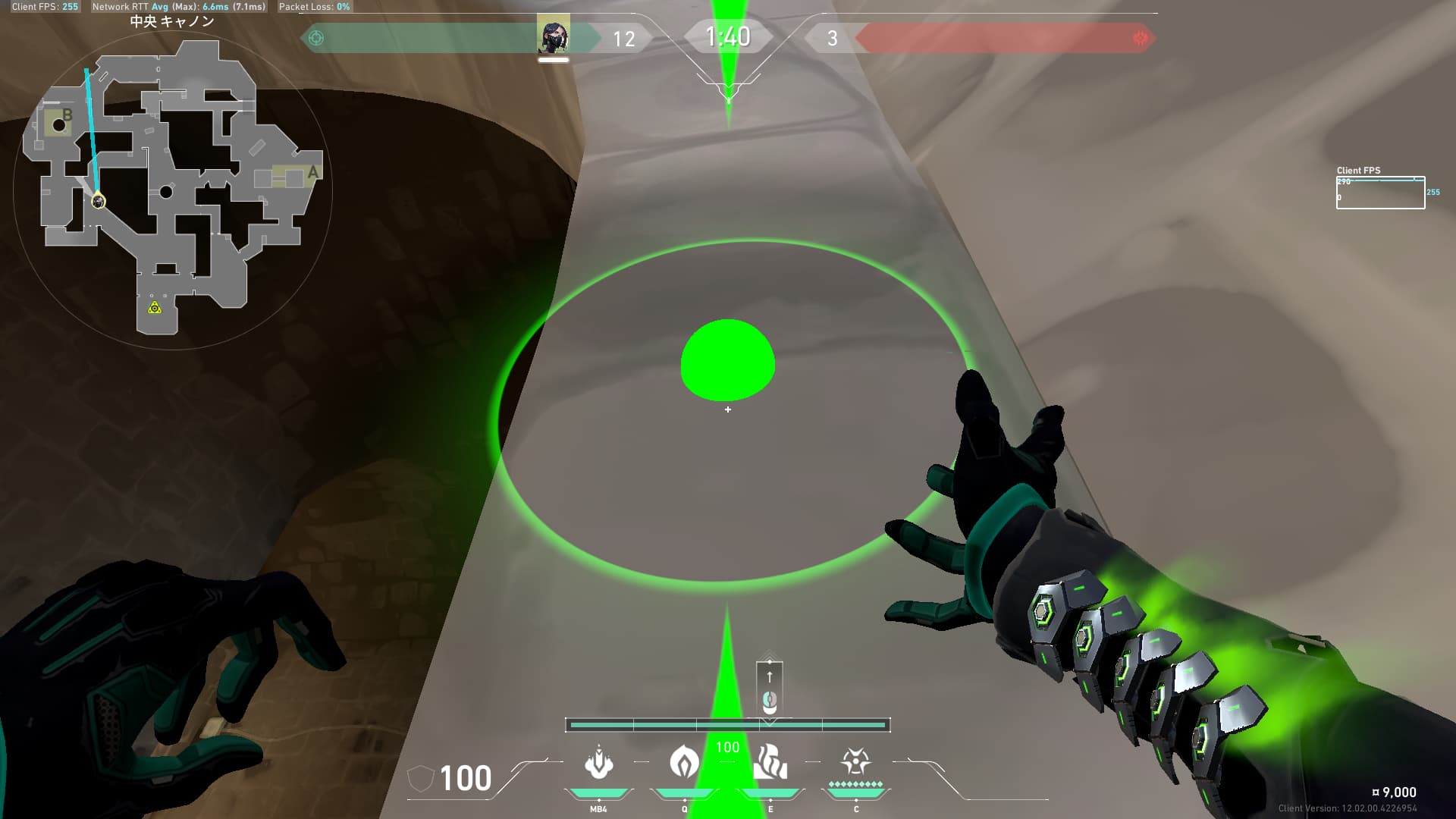Screen dimensions: 1456x819
Task: Activate the Viper's Pit ultimate icon
Action: (855, 761)
